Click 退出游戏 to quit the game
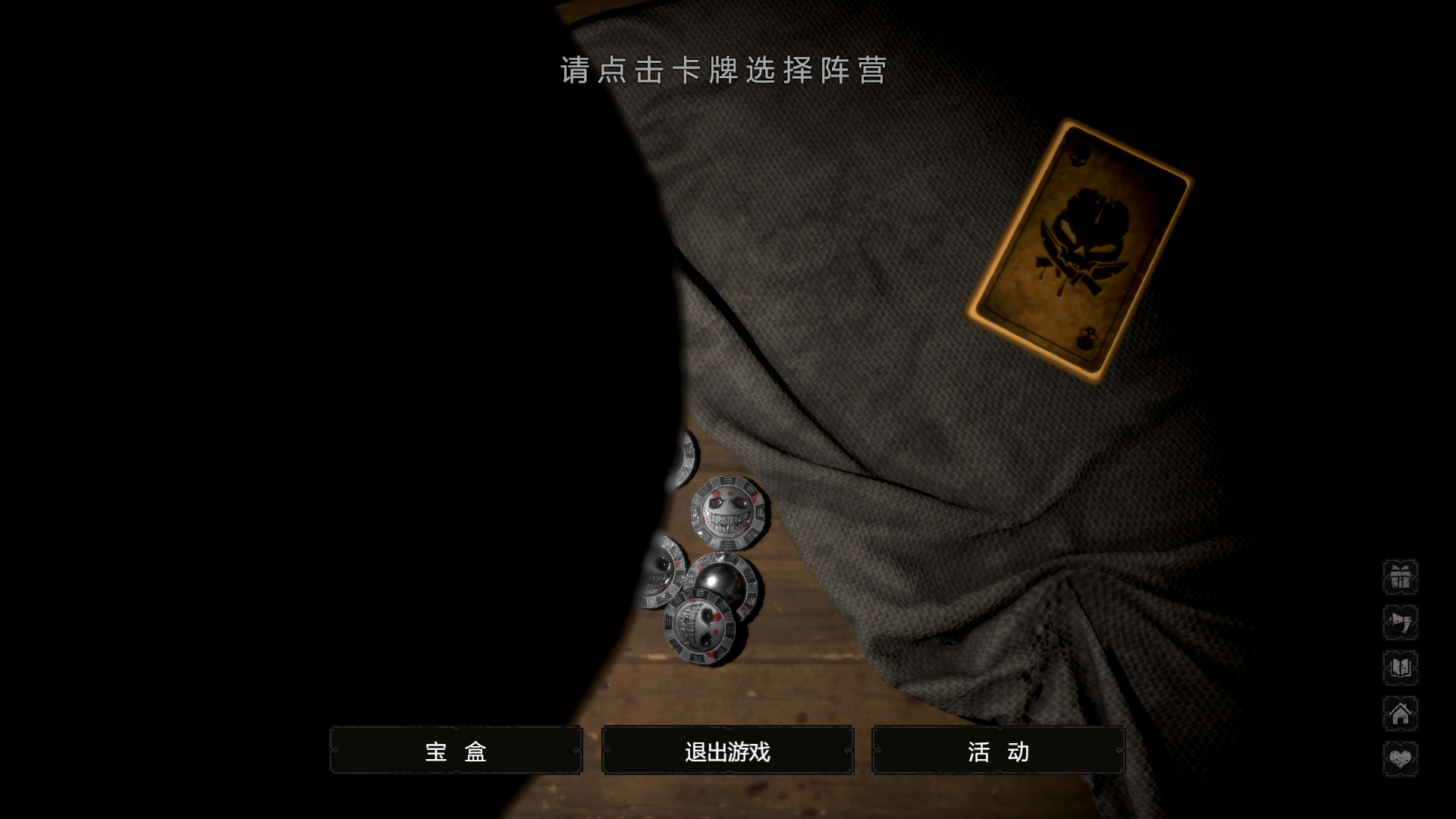 pos(727,752)
